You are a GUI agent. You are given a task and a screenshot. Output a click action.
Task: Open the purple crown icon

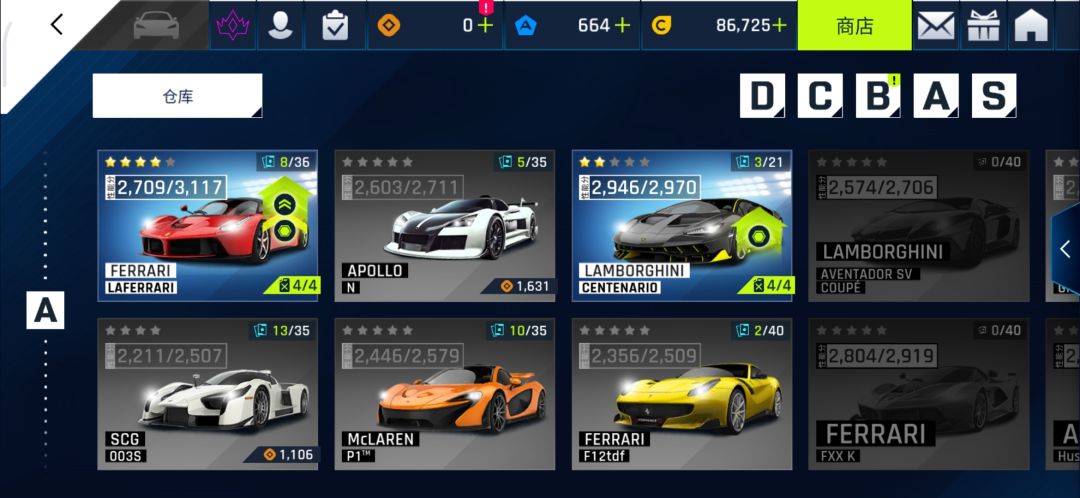pos(232,25)
